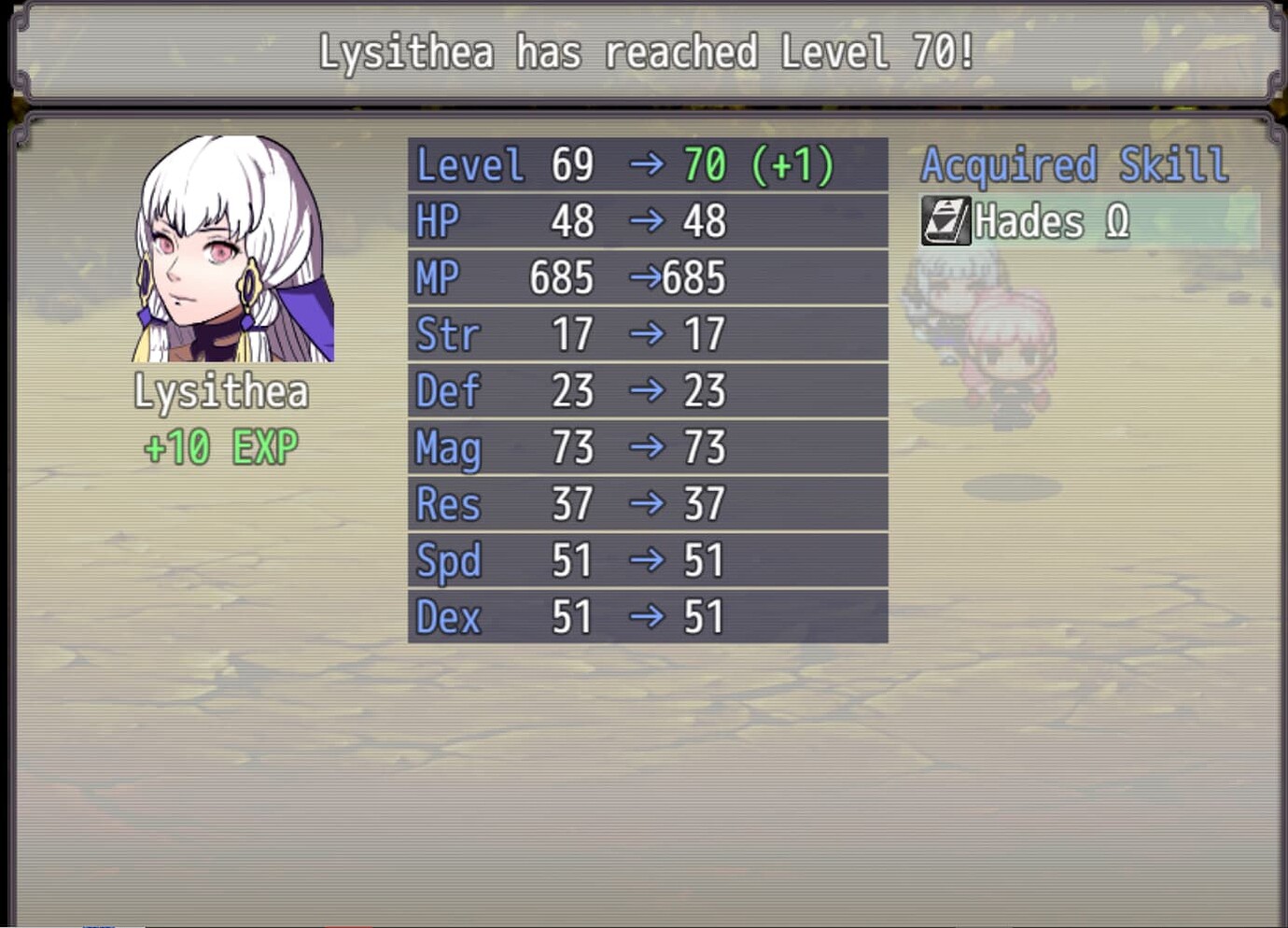The image size is (1288, 928).
Task: Click the Hades Ω skill book icon
Action: (945, 221)
